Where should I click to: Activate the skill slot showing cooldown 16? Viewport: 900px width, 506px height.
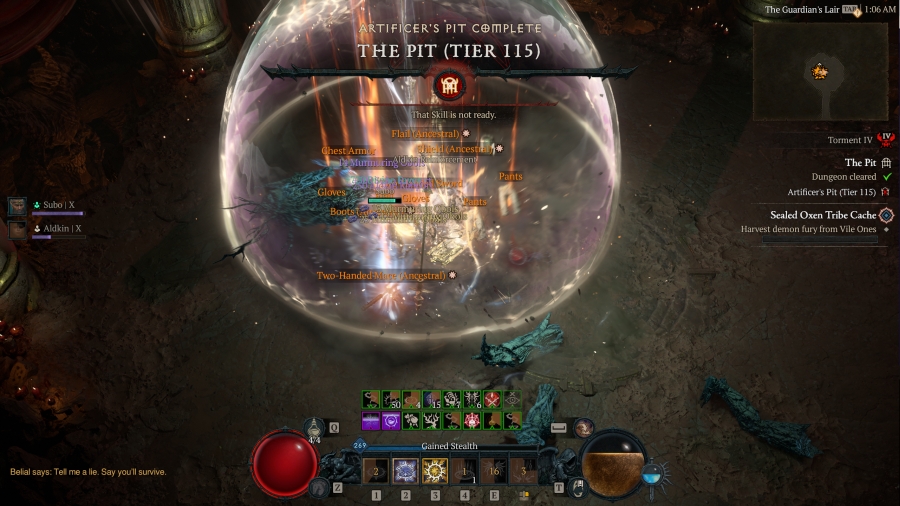pos(494,470)
